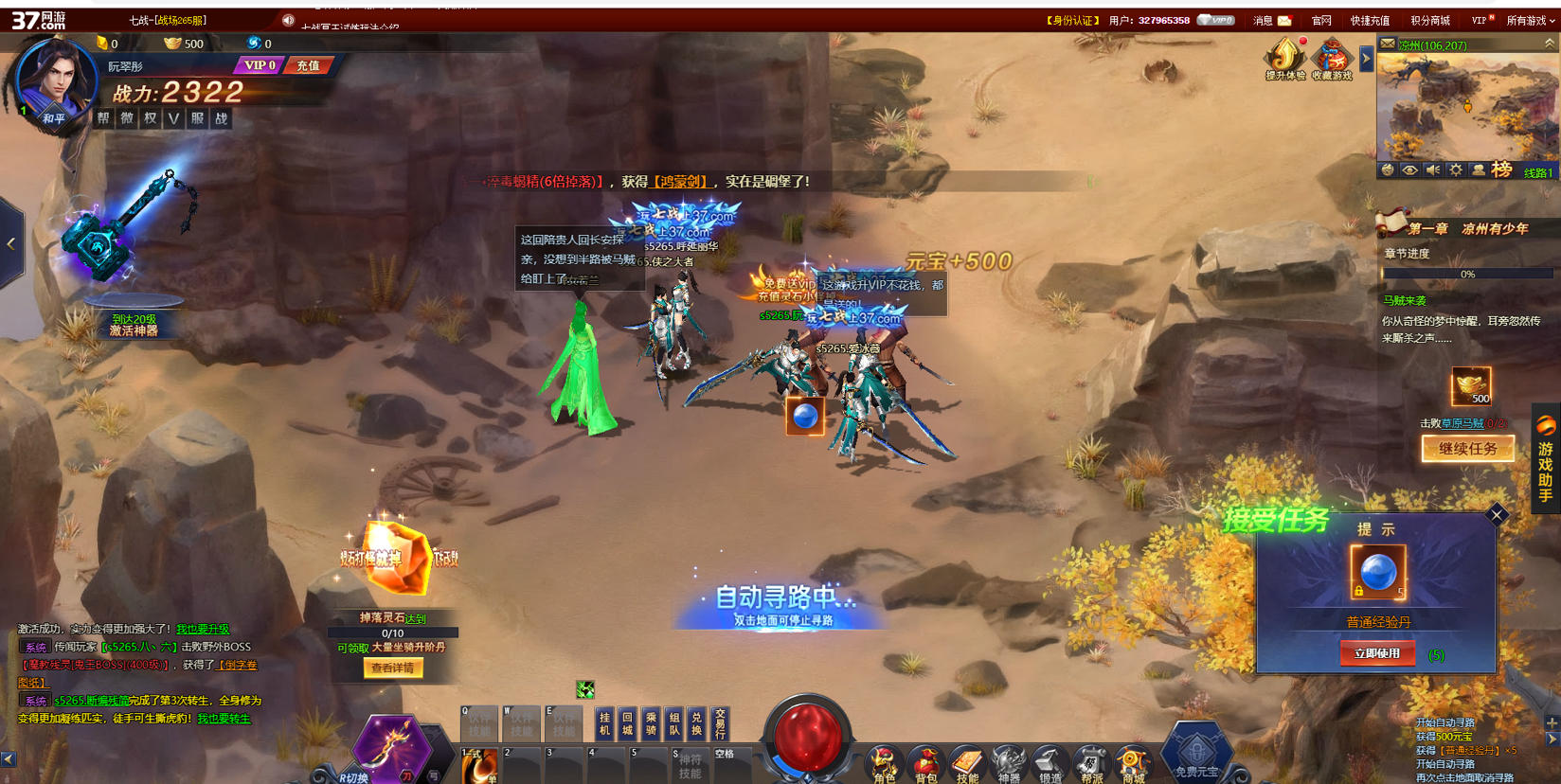Open the 游戏助手 side tab
Viewport: 1561px width, 784px height.
click(1546, 460)
